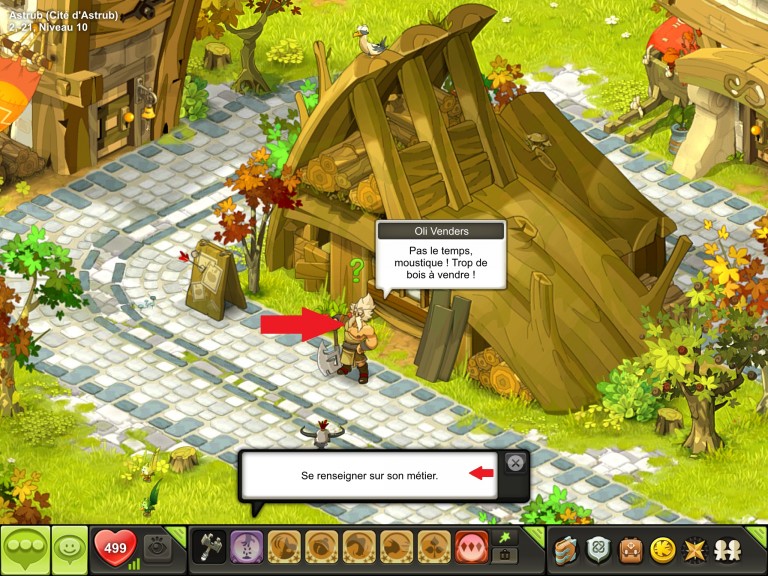Activate the purple spell icon

247,548
